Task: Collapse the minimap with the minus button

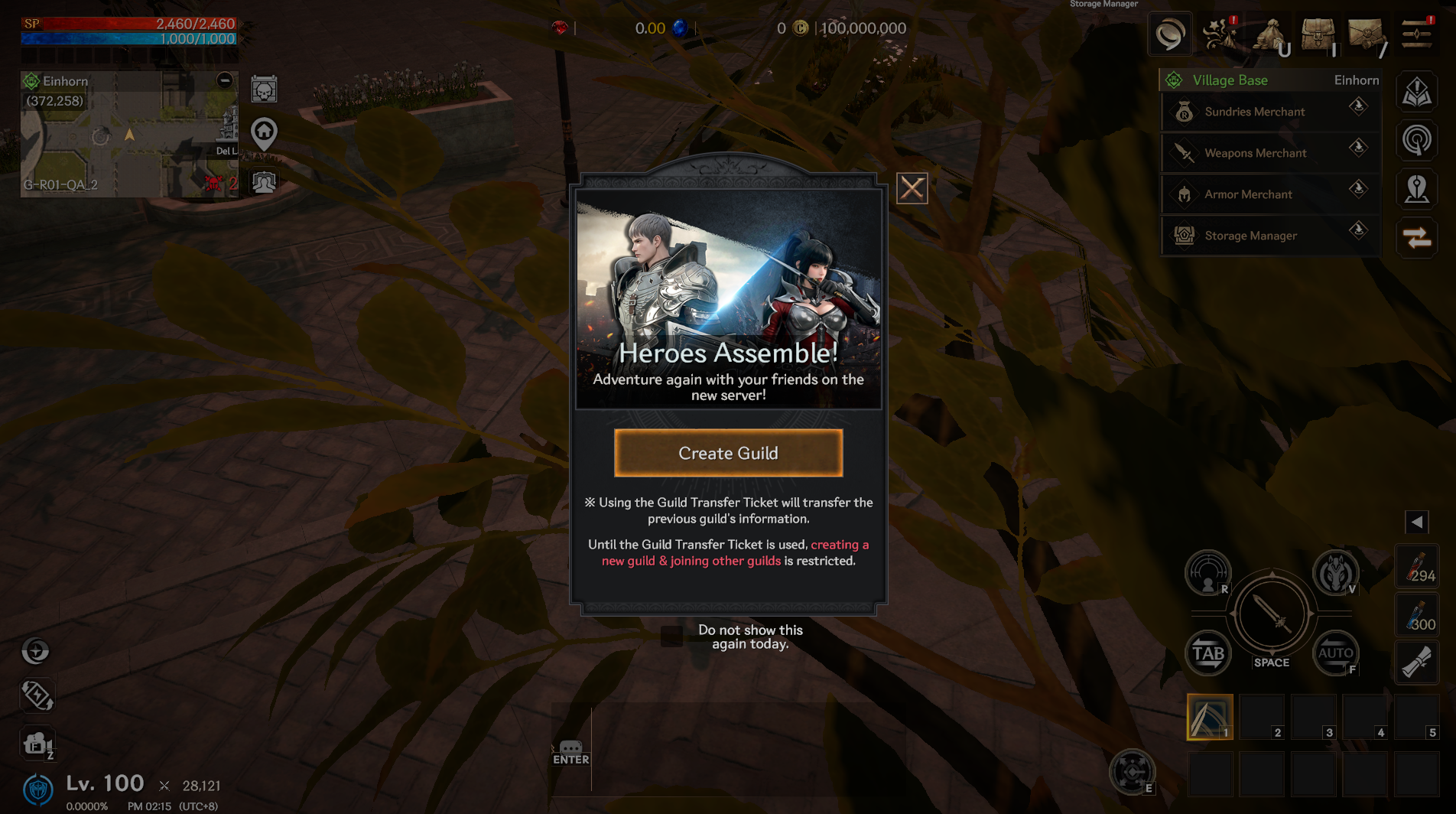Action: coord(224,80)
